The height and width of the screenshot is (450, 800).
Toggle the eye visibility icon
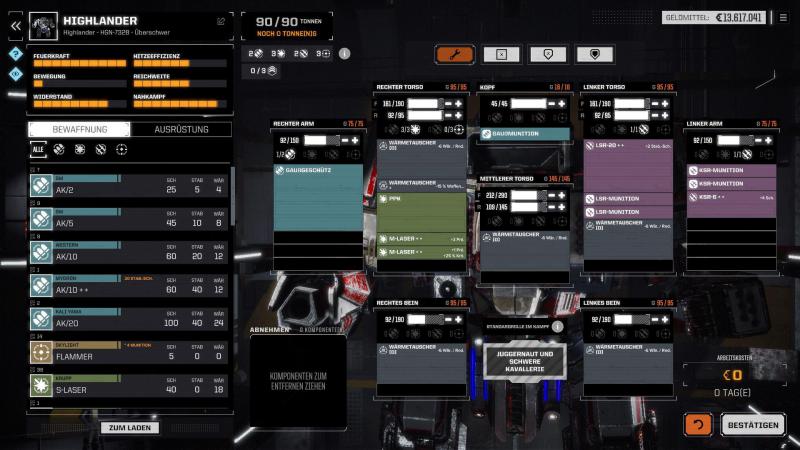coord(16,73)
